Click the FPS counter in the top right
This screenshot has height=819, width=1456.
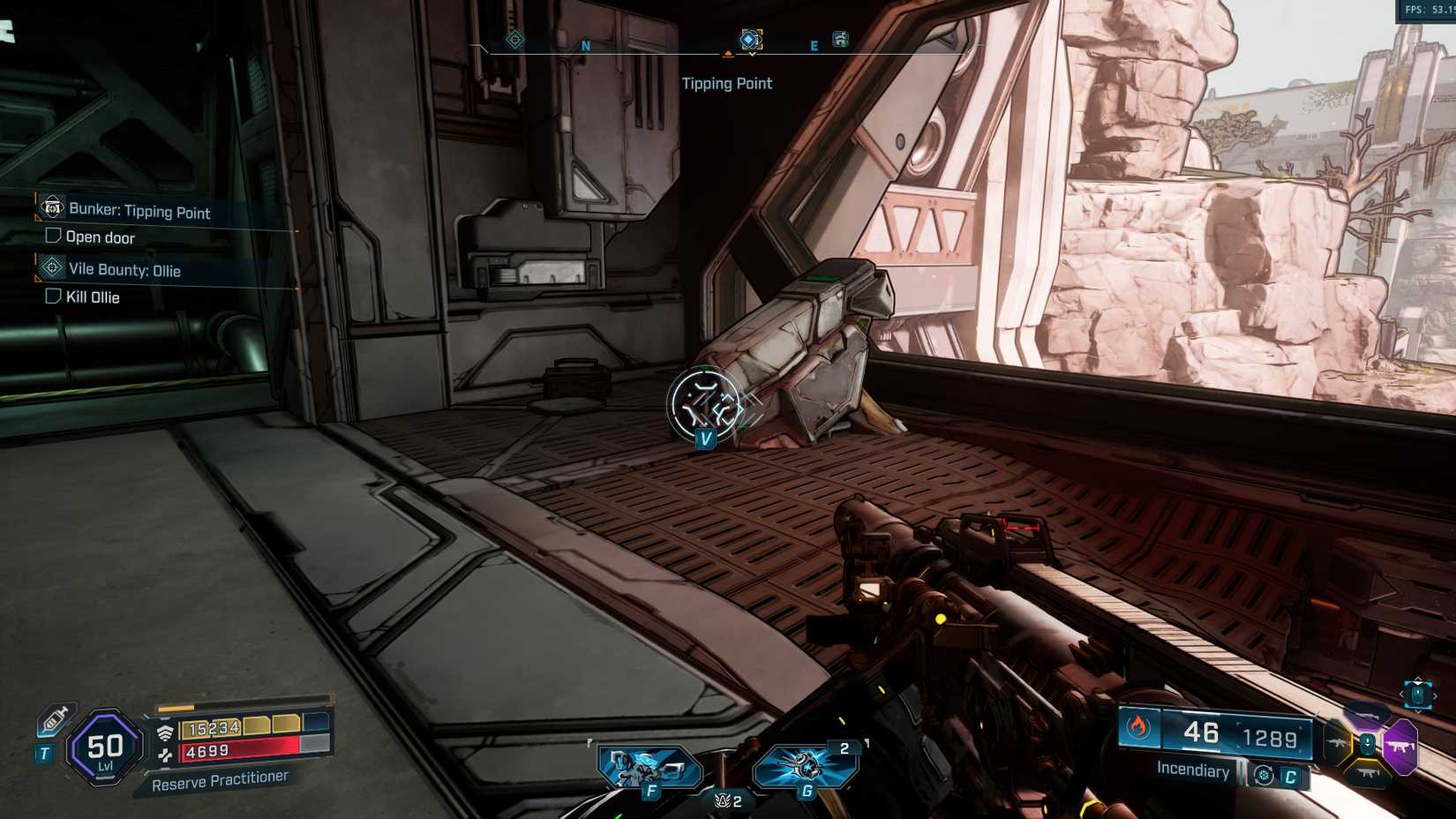[x=1421, y=10]
